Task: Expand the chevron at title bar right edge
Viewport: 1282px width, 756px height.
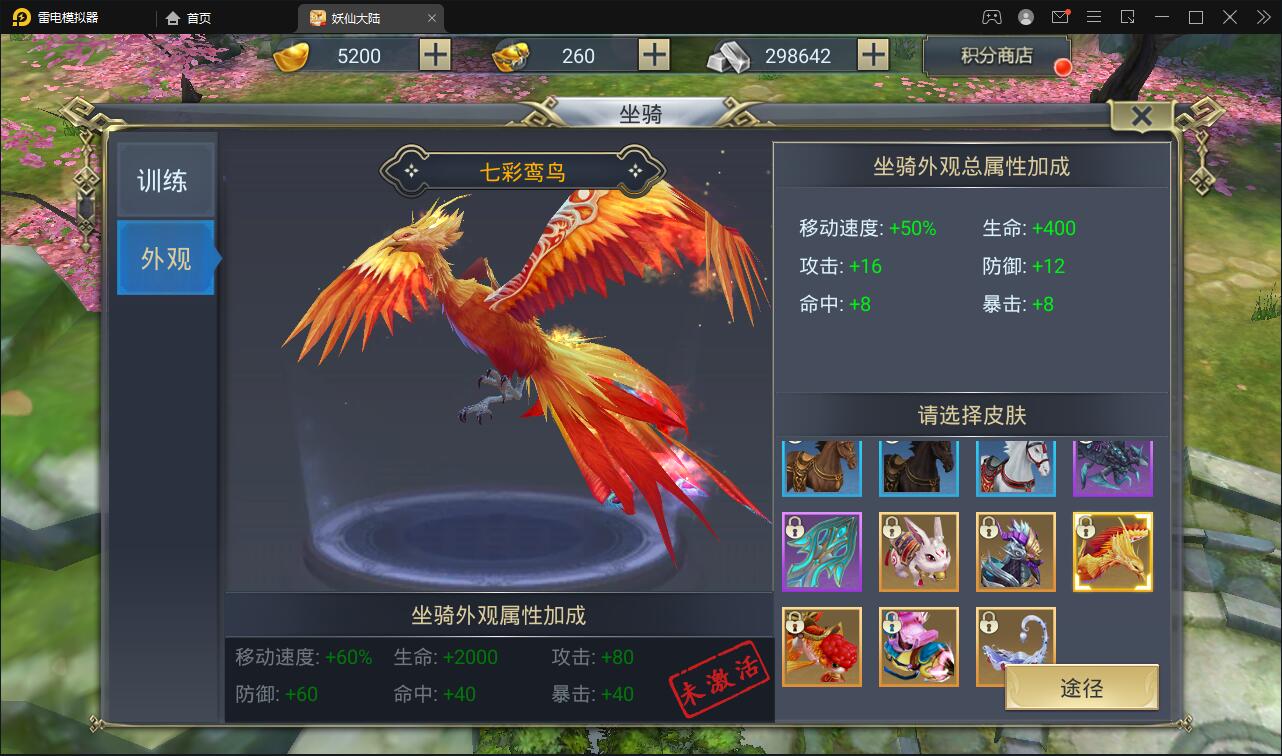Action: (1263, 17)
